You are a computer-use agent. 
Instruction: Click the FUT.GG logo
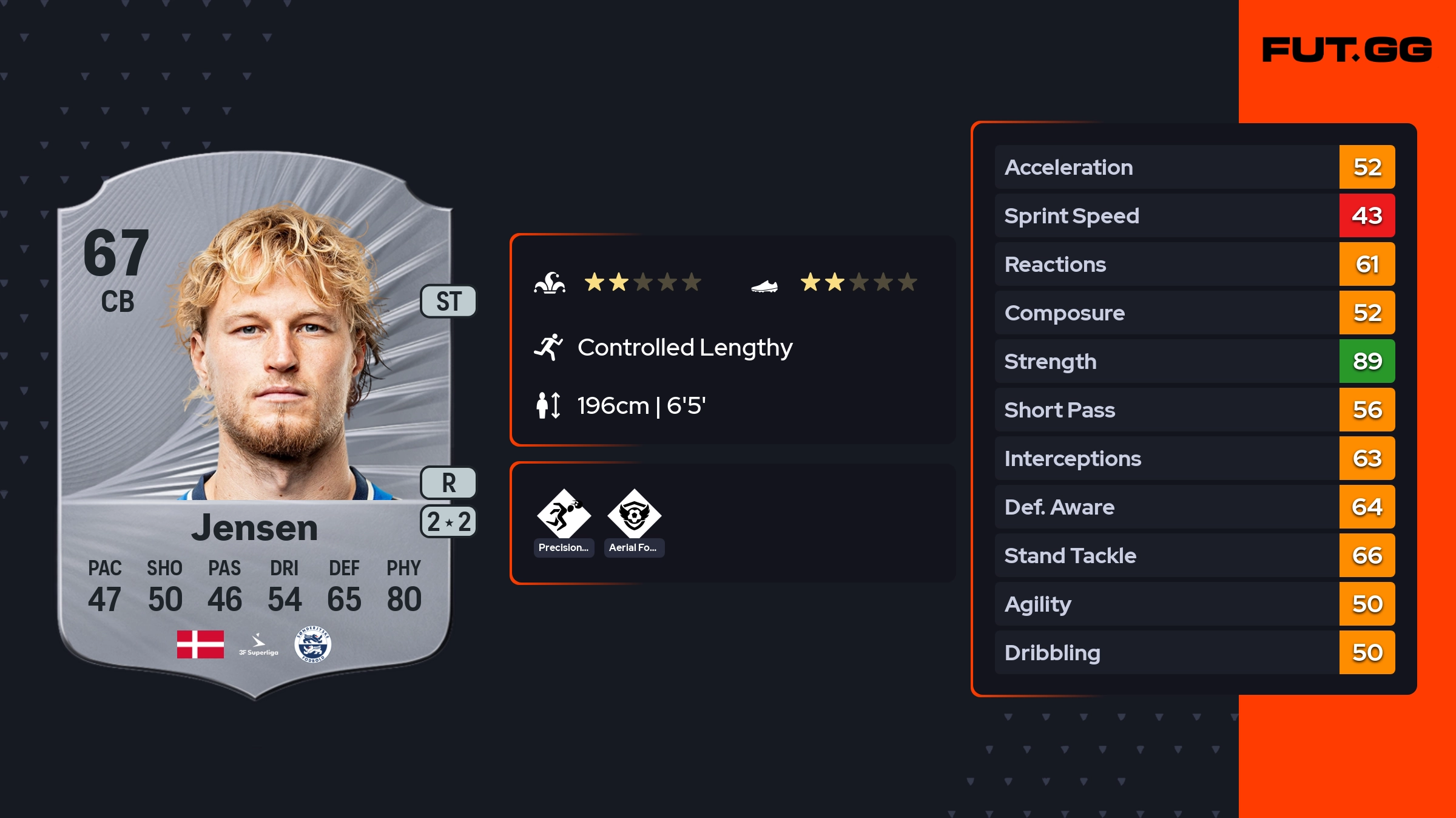pos(1347,50)
